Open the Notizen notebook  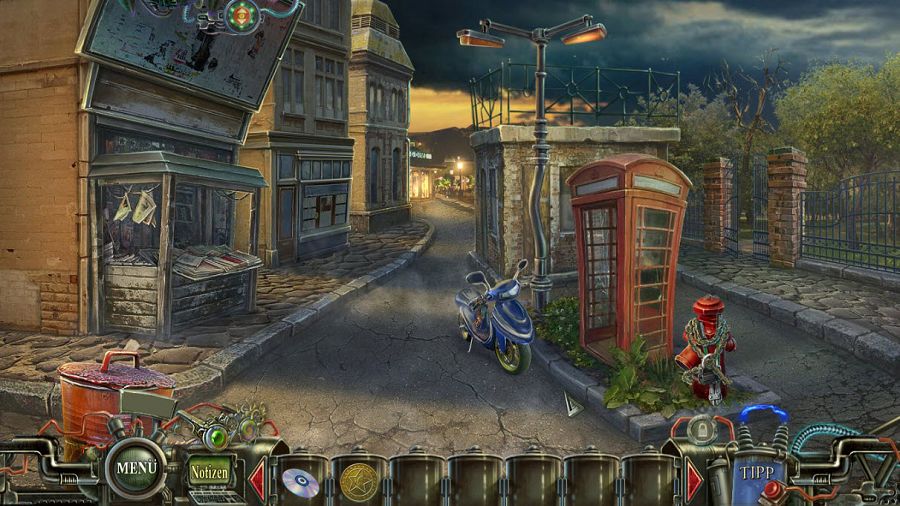(210, 469)
